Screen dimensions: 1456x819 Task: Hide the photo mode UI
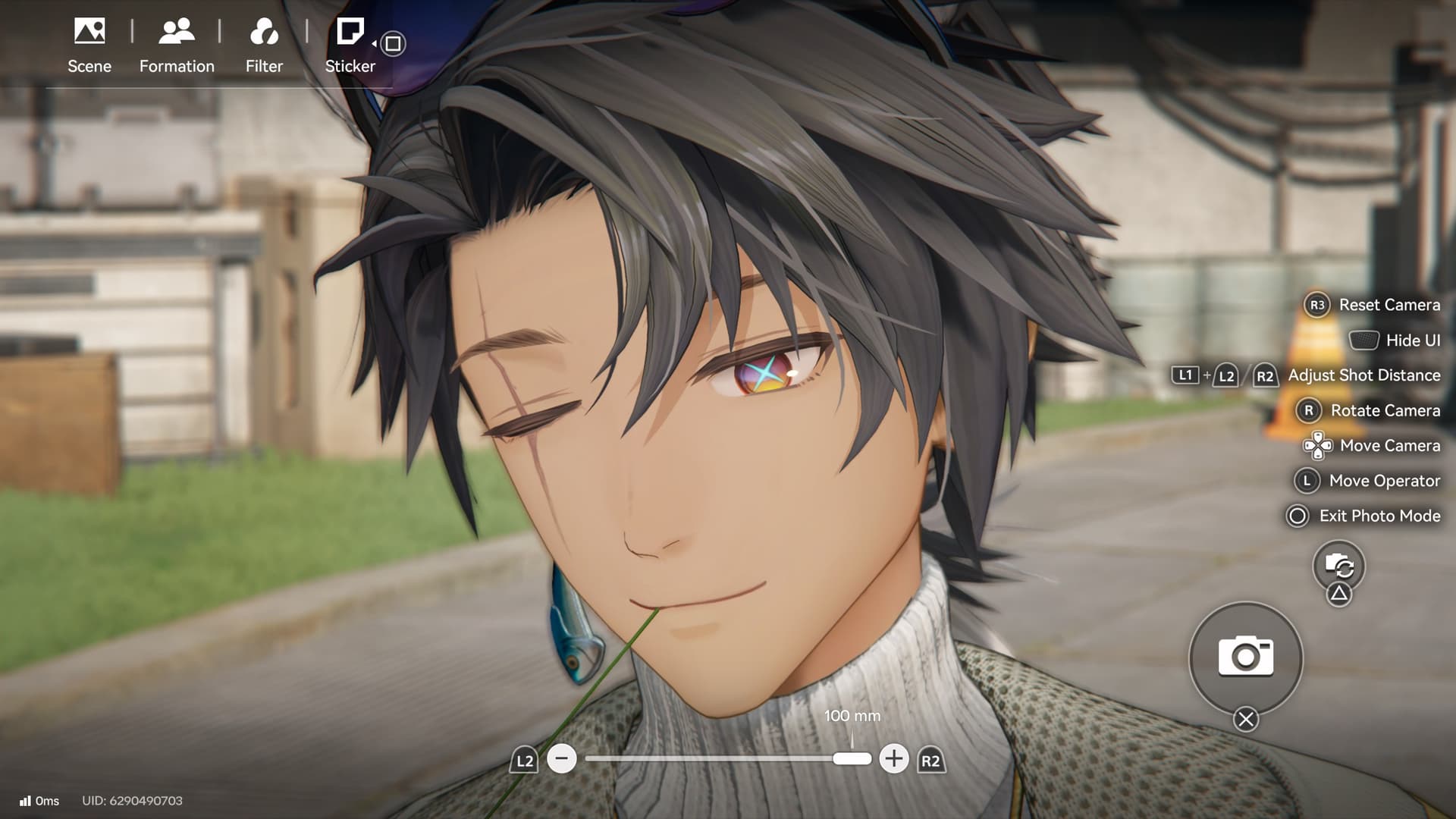[1394, 340]
